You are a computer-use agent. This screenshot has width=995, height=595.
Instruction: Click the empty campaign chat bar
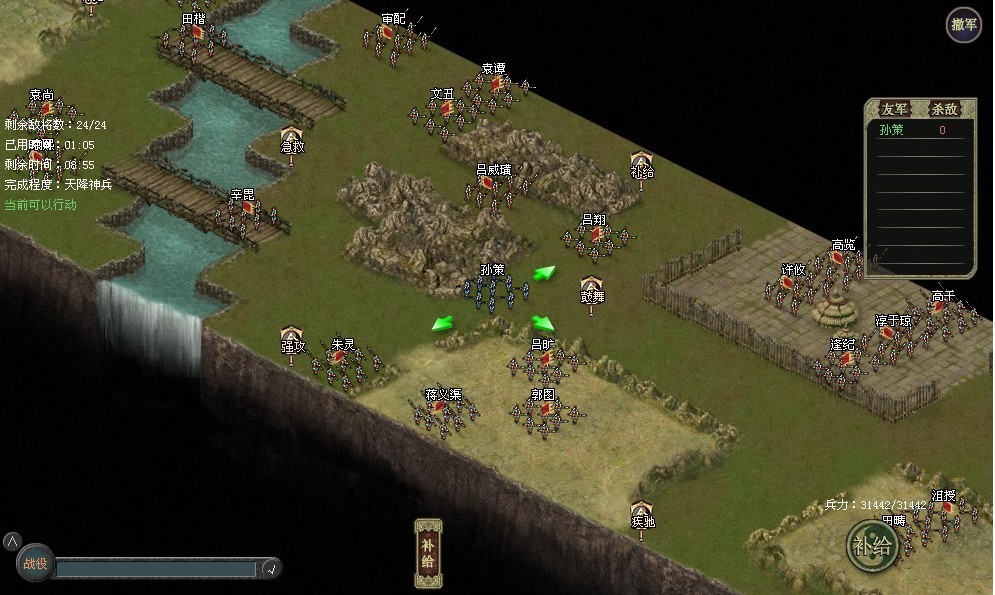click(155, 569)
